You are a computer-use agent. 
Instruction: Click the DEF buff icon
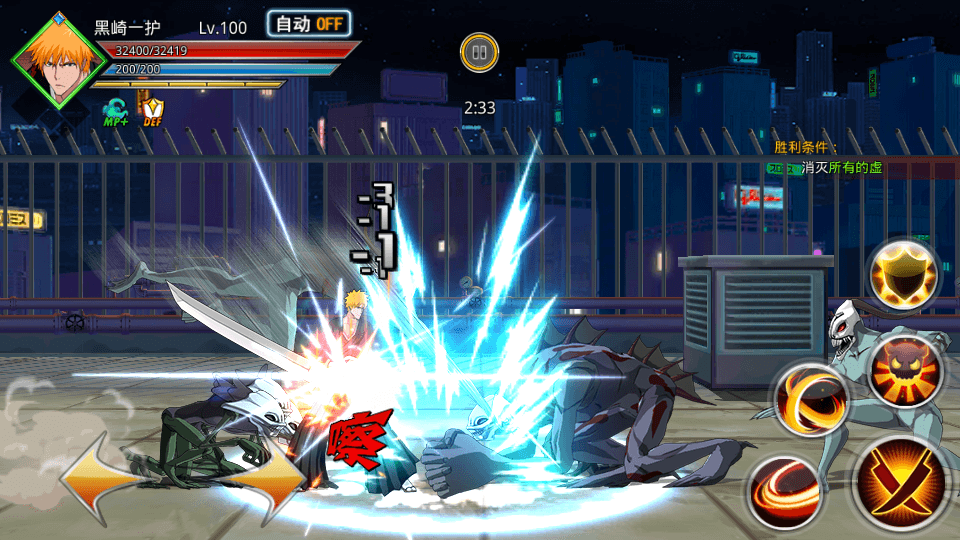tap(153, 111)
